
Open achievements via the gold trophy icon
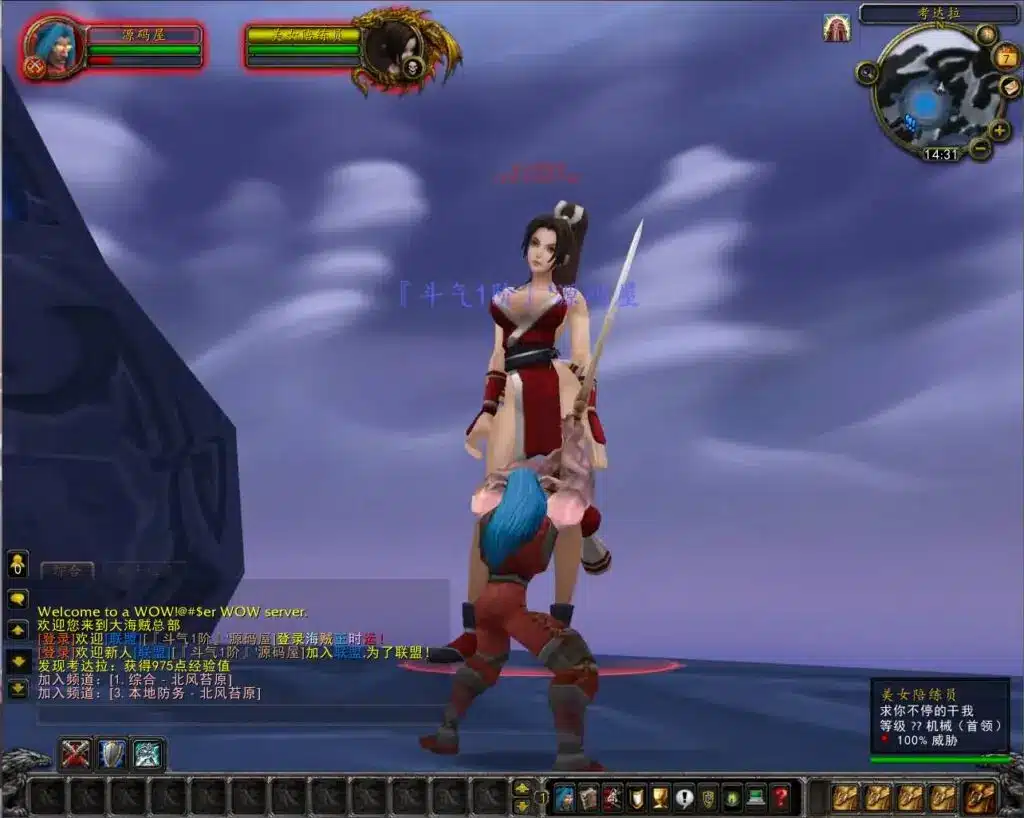pos(660,797)
